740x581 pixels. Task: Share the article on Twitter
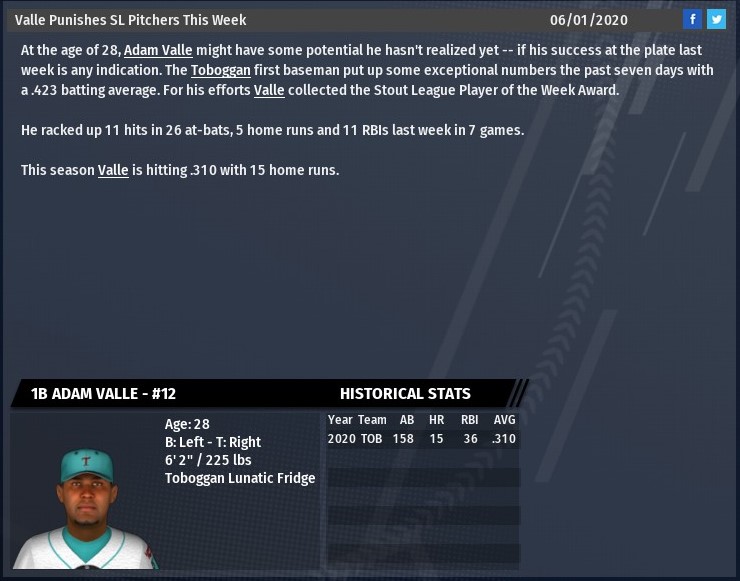click(x=716, y=19)
